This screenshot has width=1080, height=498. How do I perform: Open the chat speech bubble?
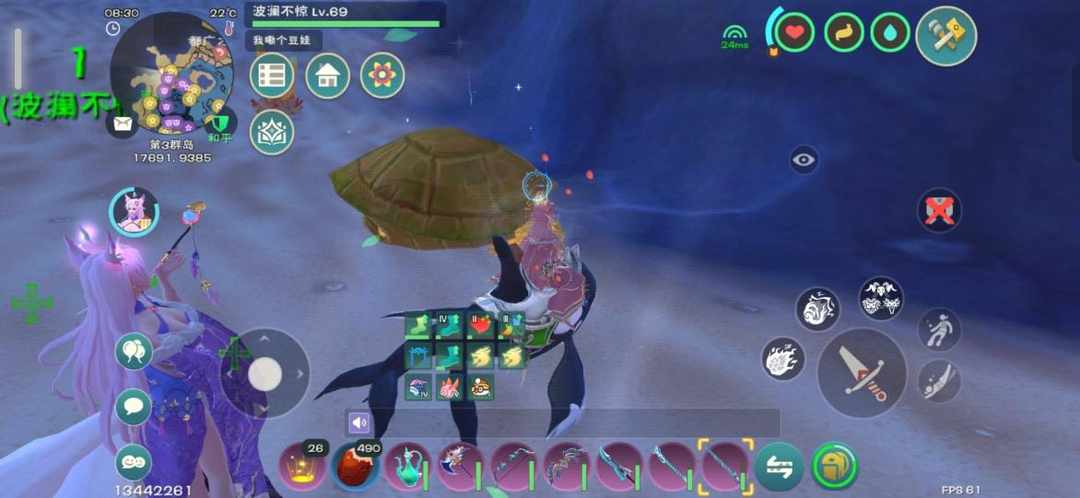tap(133, 406)
